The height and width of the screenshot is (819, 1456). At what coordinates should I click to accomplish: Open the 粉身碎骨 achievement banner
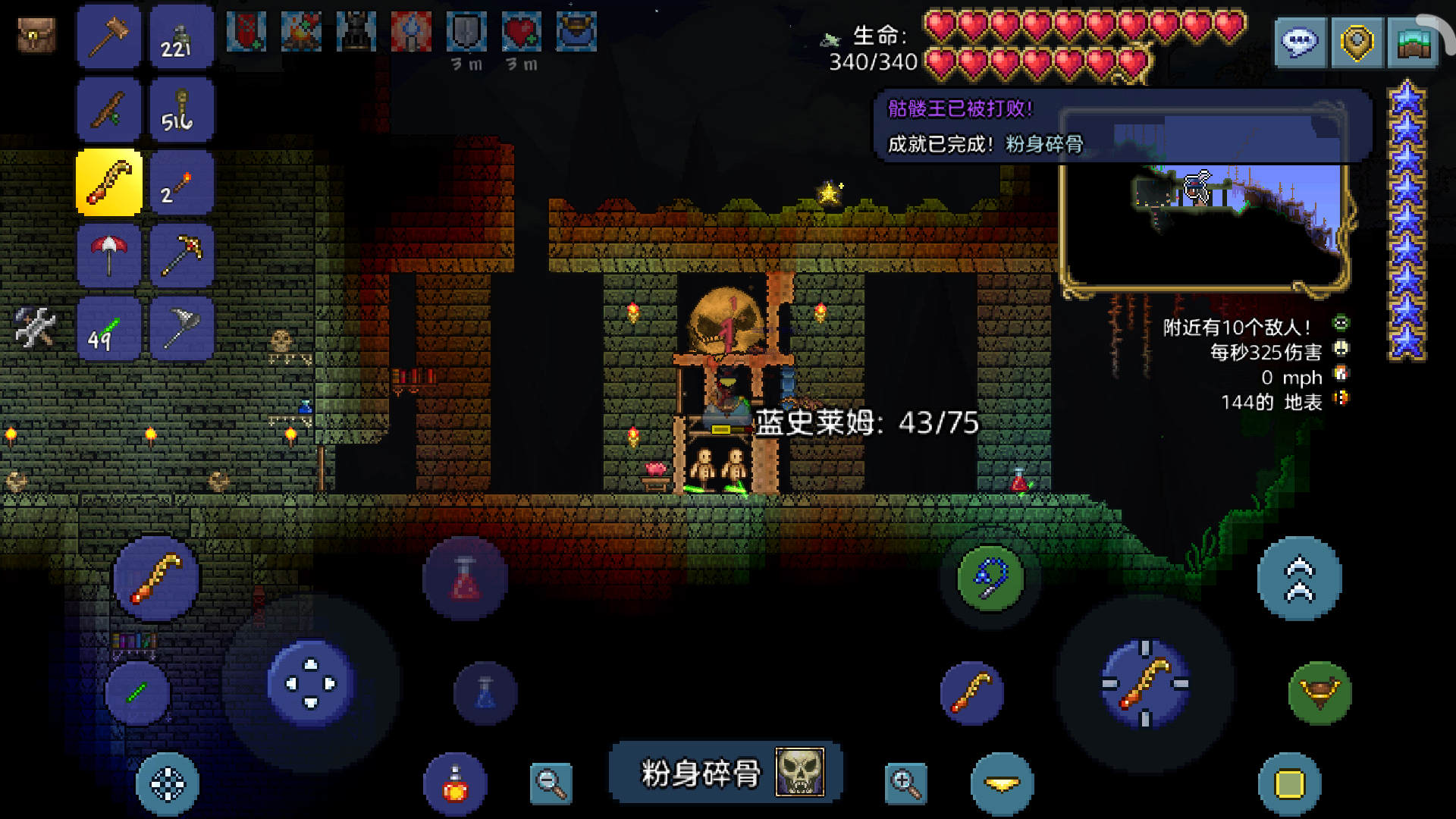(x=726, y=773)
